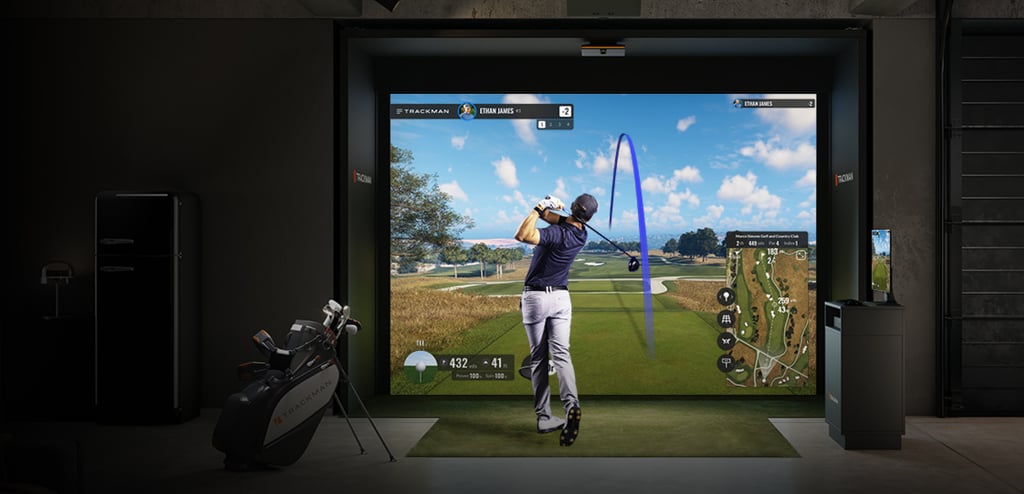Click the golf ball on tee icon button
The height and width of the screenshot is (494, 1024).
[726, 297]
